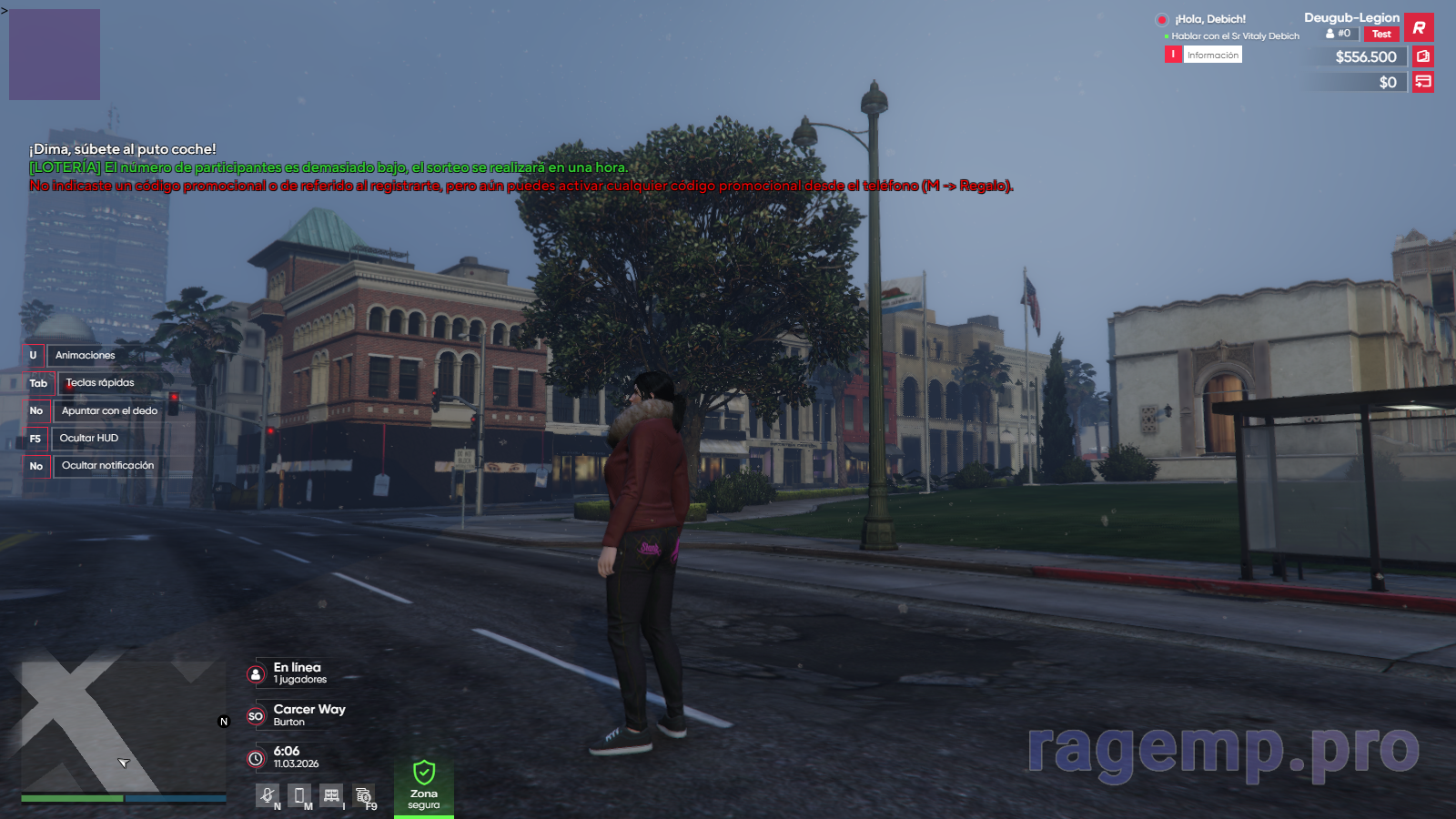The image size is (1456, 819).
Task: Show the online players list icon
Action: [x=256, y=674]
